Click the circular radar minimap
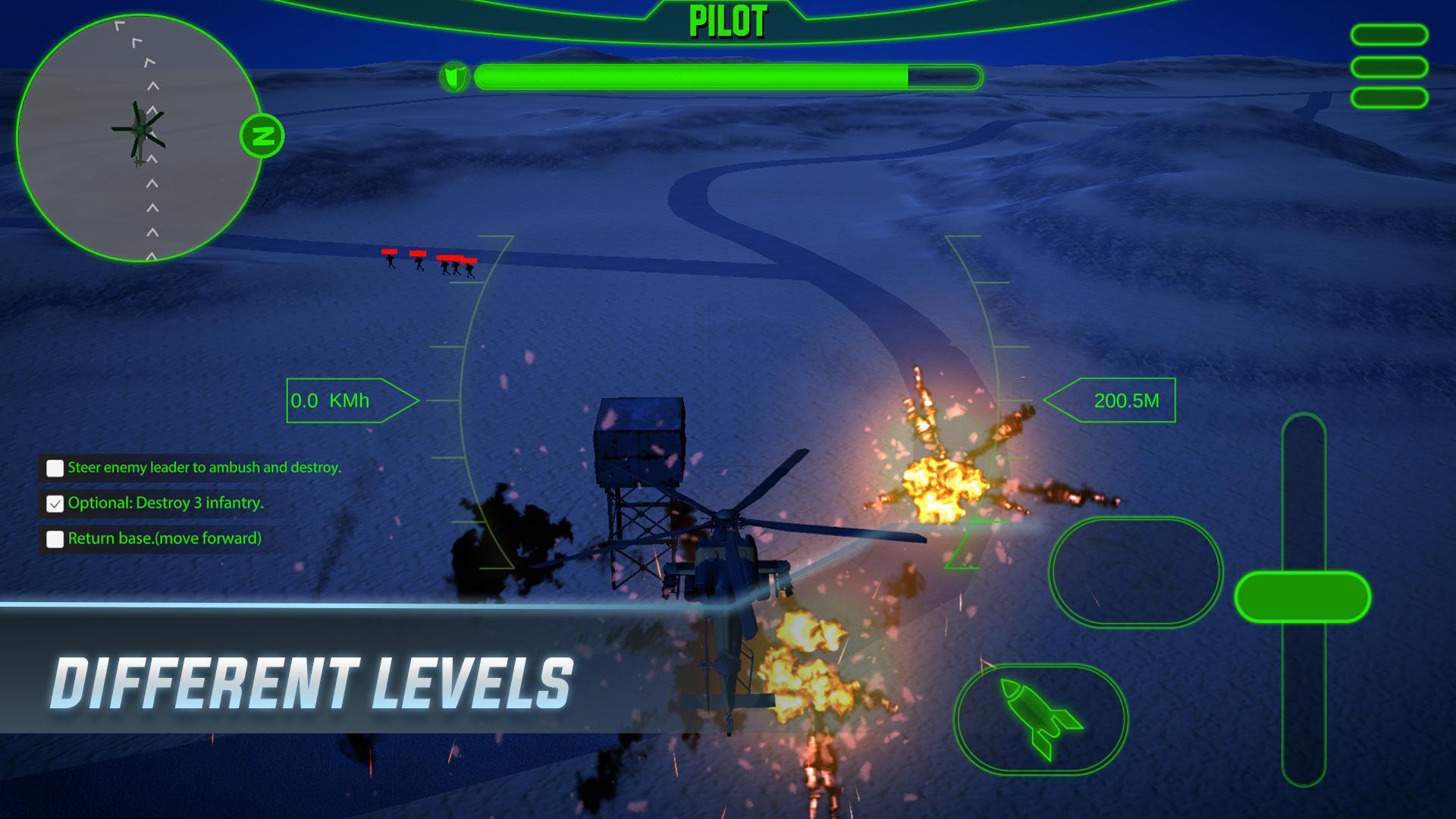Screen dimensions: 1456x819 [140, 138]
